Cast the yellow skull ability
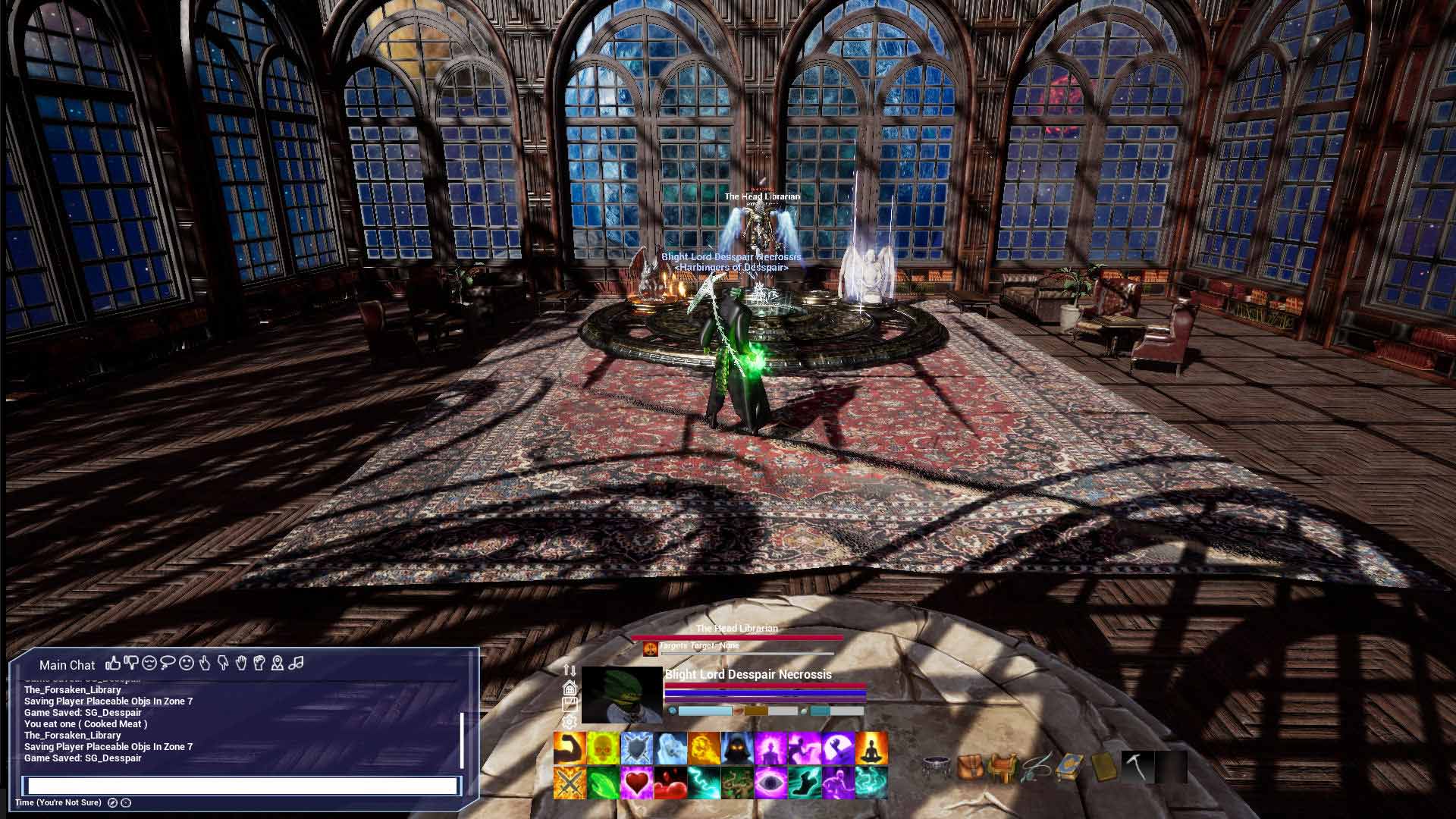 coord(603,748)
